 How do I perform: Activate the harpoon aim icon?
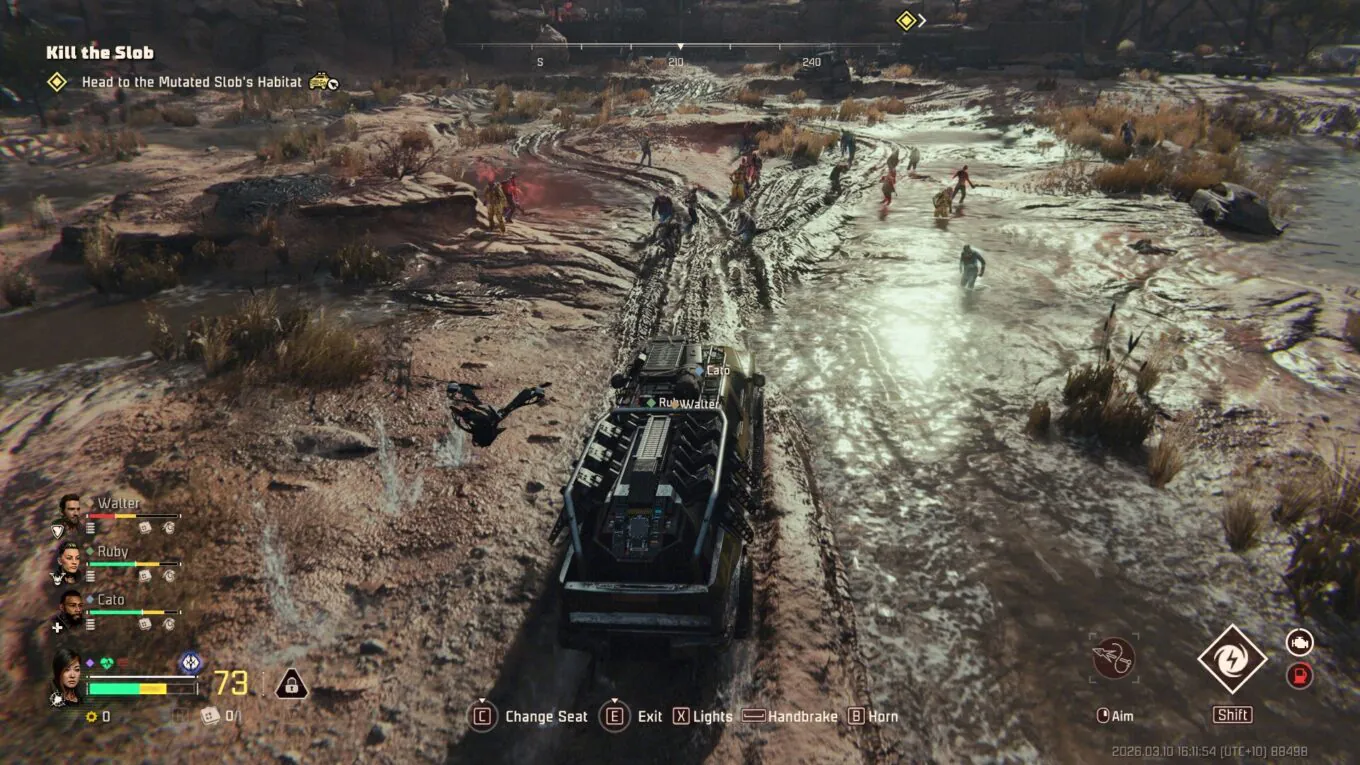point(1113,659)
